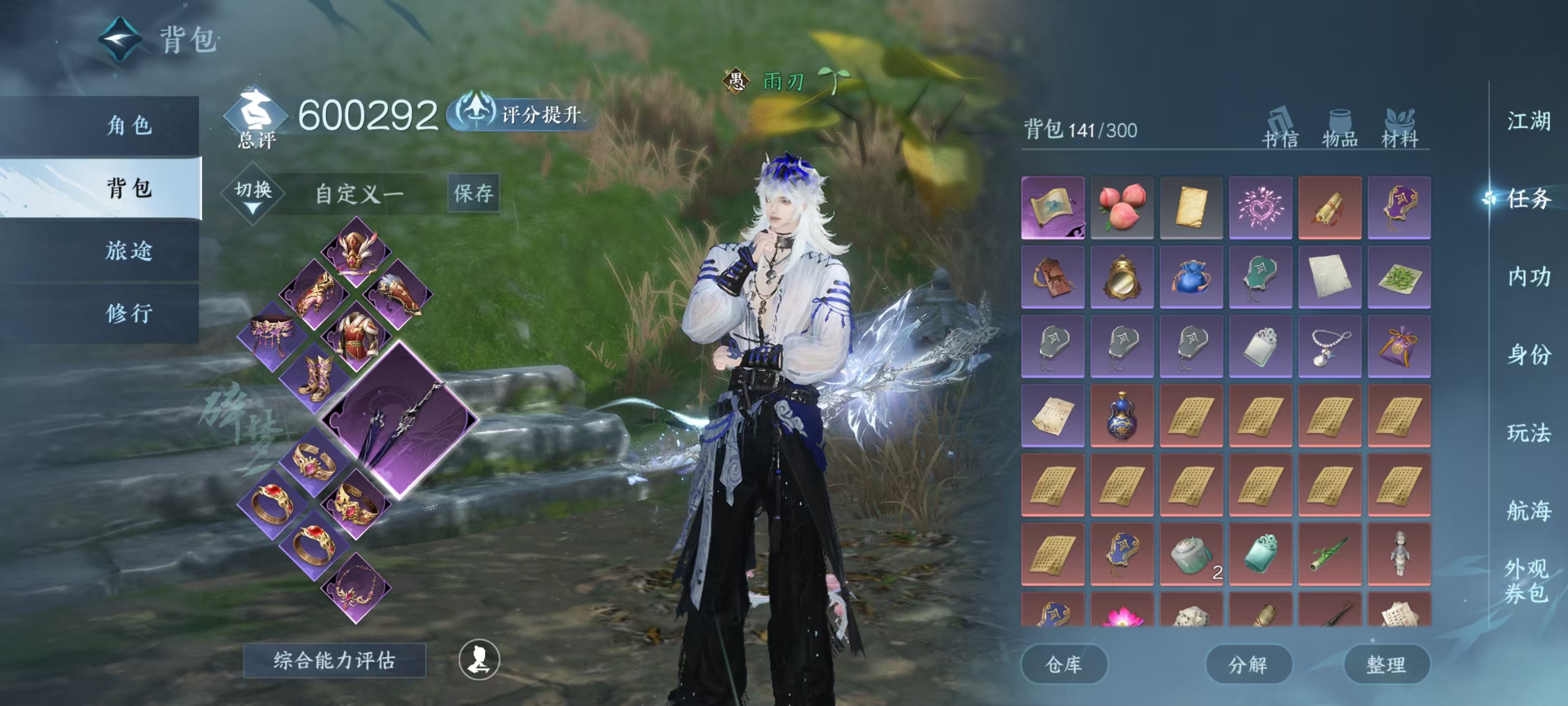The image size is (1568, 706).
Task: Select the blue pouch item
Action: [x=1191, y=277]
